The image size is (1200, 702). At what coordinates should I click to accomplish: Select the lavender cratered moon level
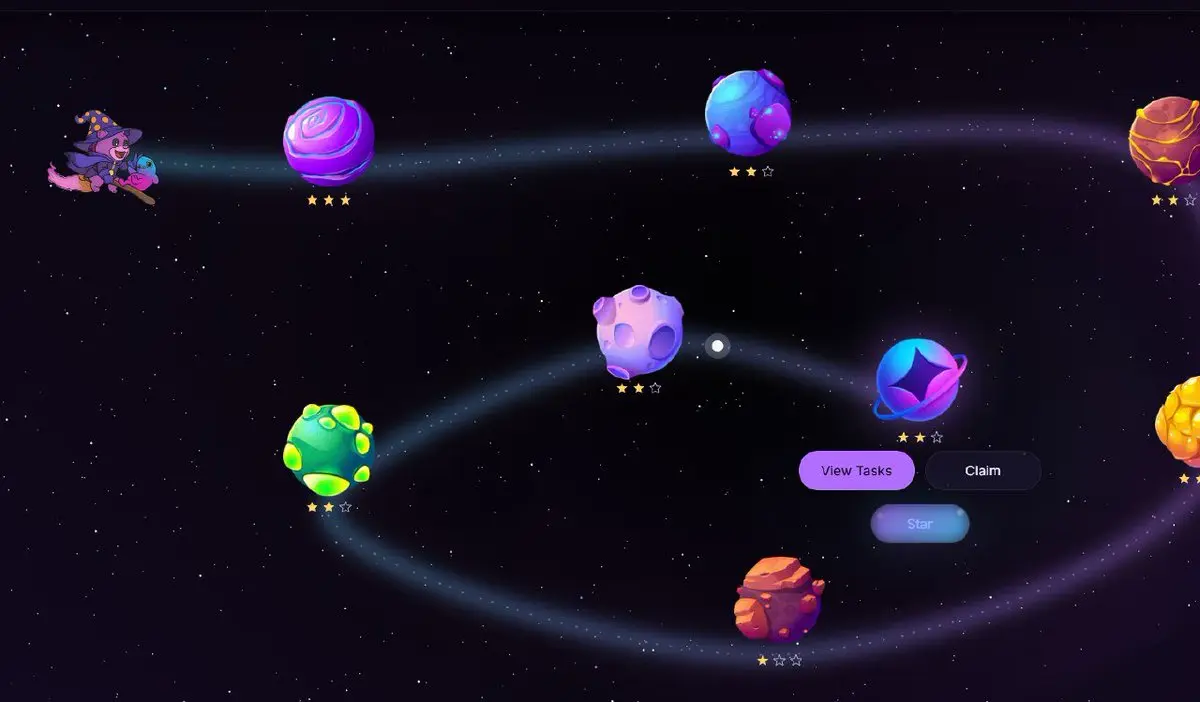coord(639,331)
